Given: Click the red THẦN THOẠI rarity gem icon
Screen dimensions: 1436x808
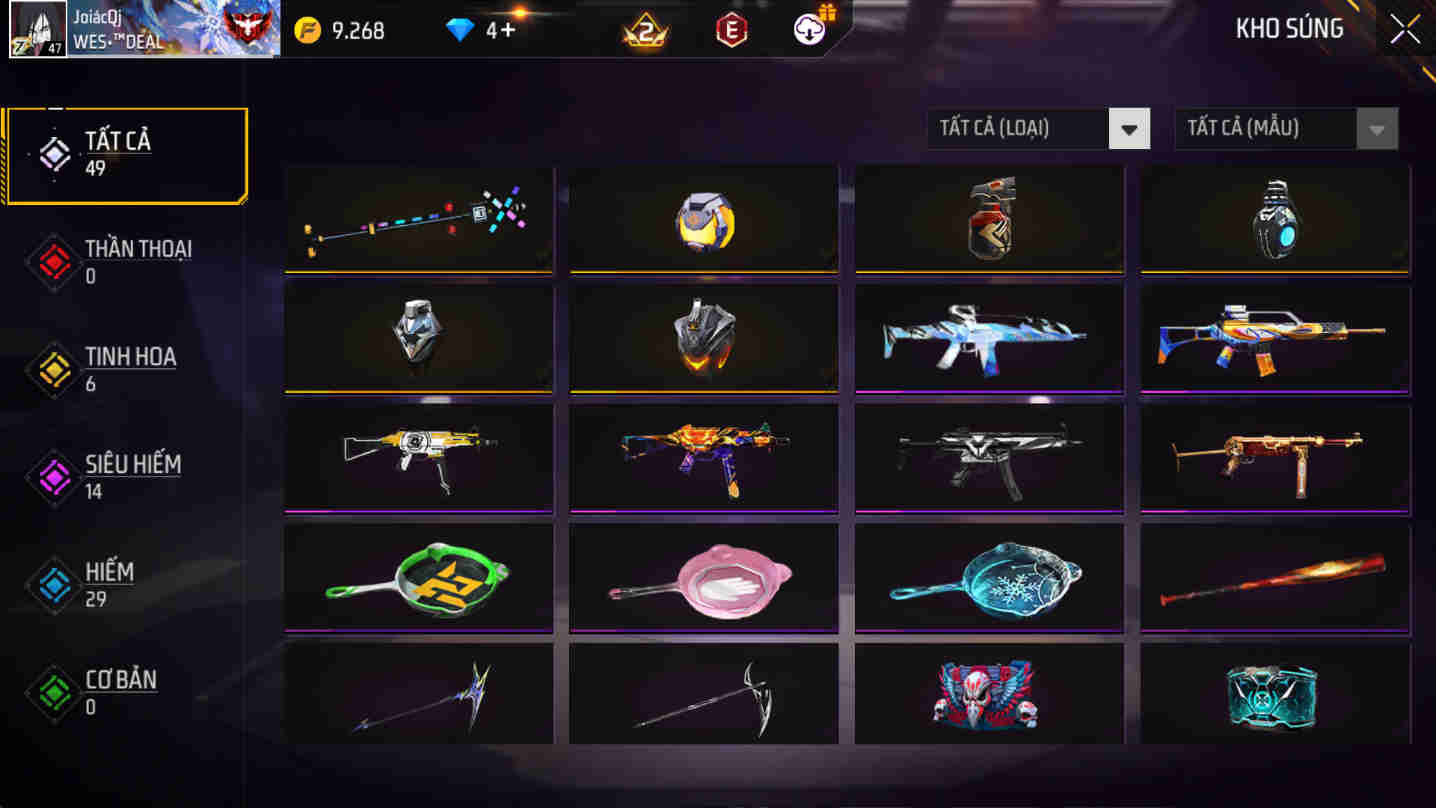Looking at the screenshot, I should tap(53, 261).
